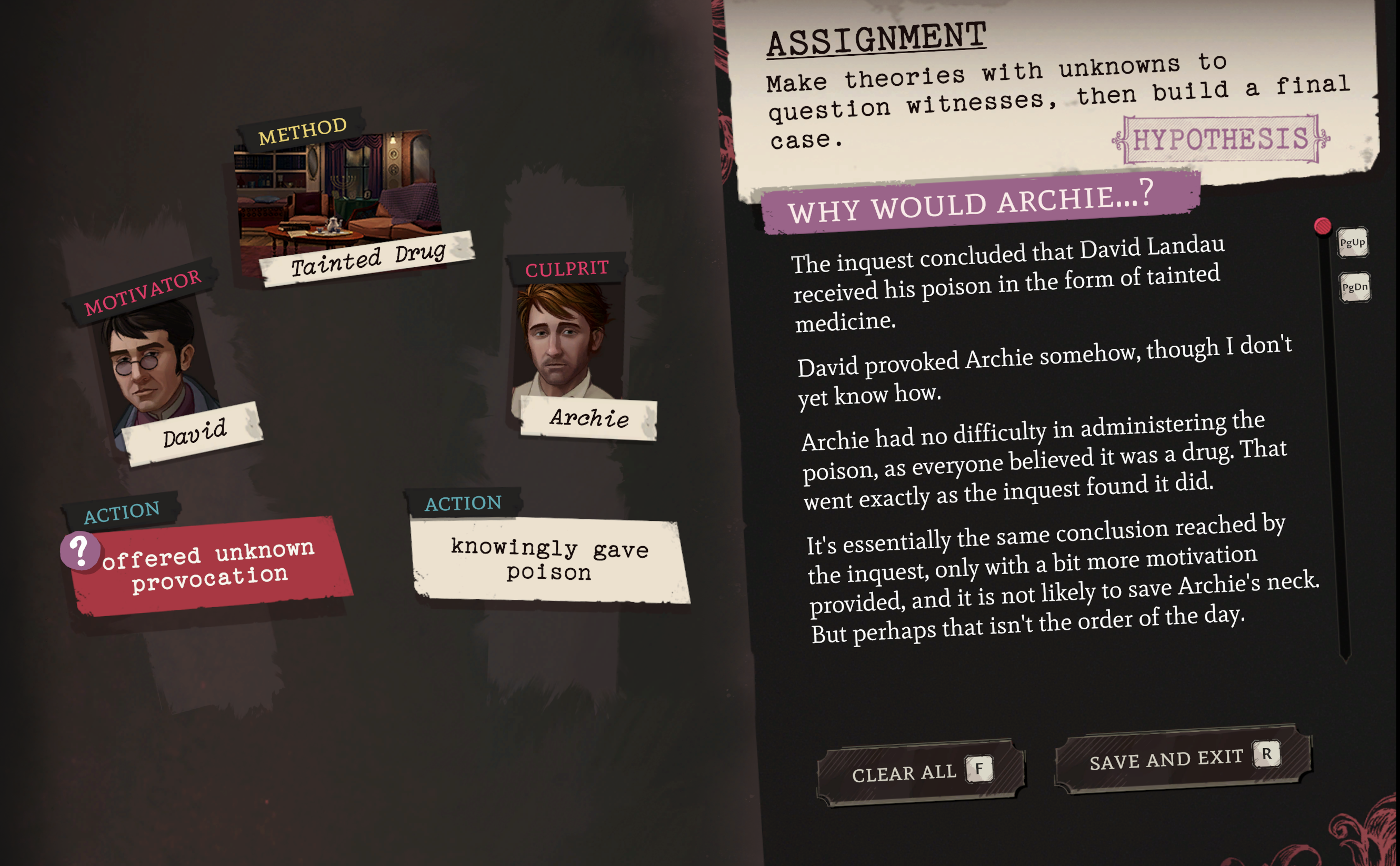Page down the theory text
The height and width of the screenshot is (866, 1400).
1354,287
